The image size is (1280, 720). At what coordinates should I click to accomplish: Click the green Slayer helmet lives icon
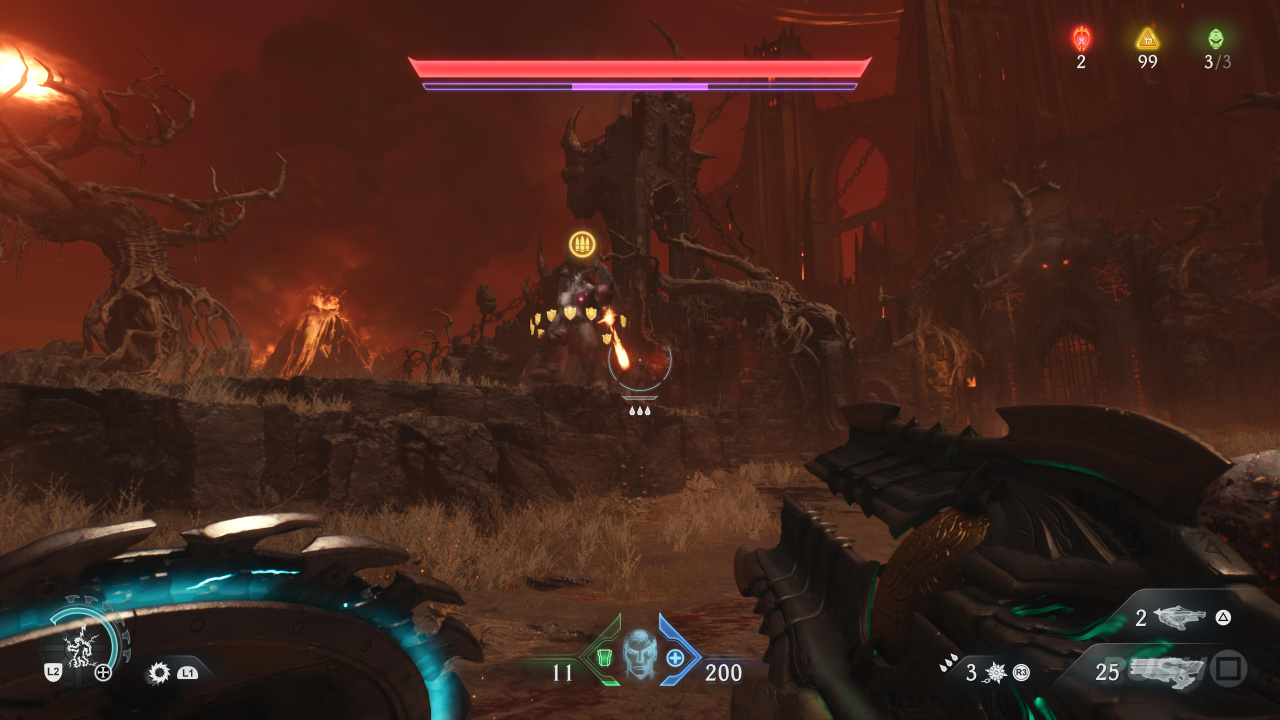tap(1216, 39)
